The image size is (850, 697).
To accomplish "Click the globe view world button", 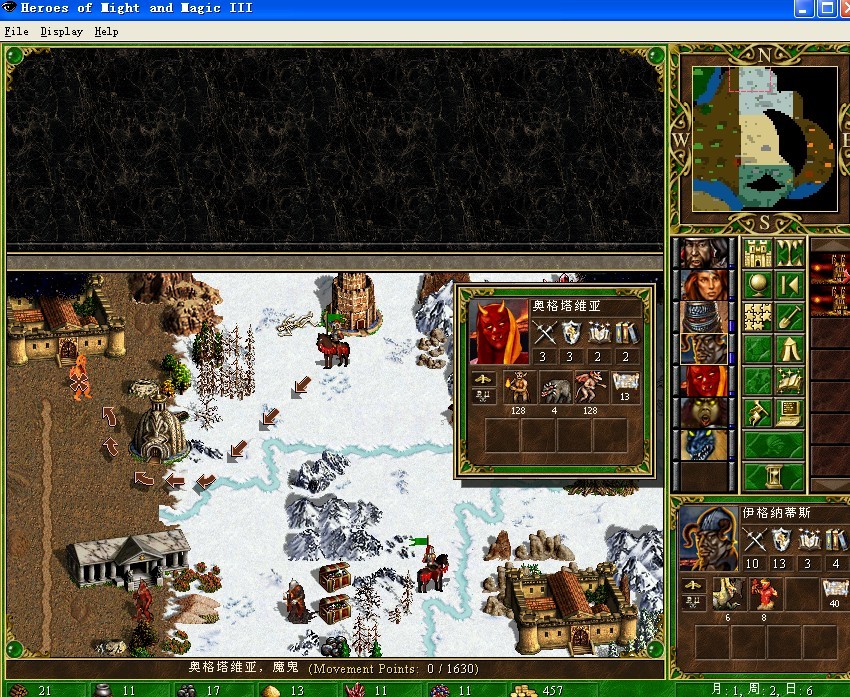I will 756,285.
